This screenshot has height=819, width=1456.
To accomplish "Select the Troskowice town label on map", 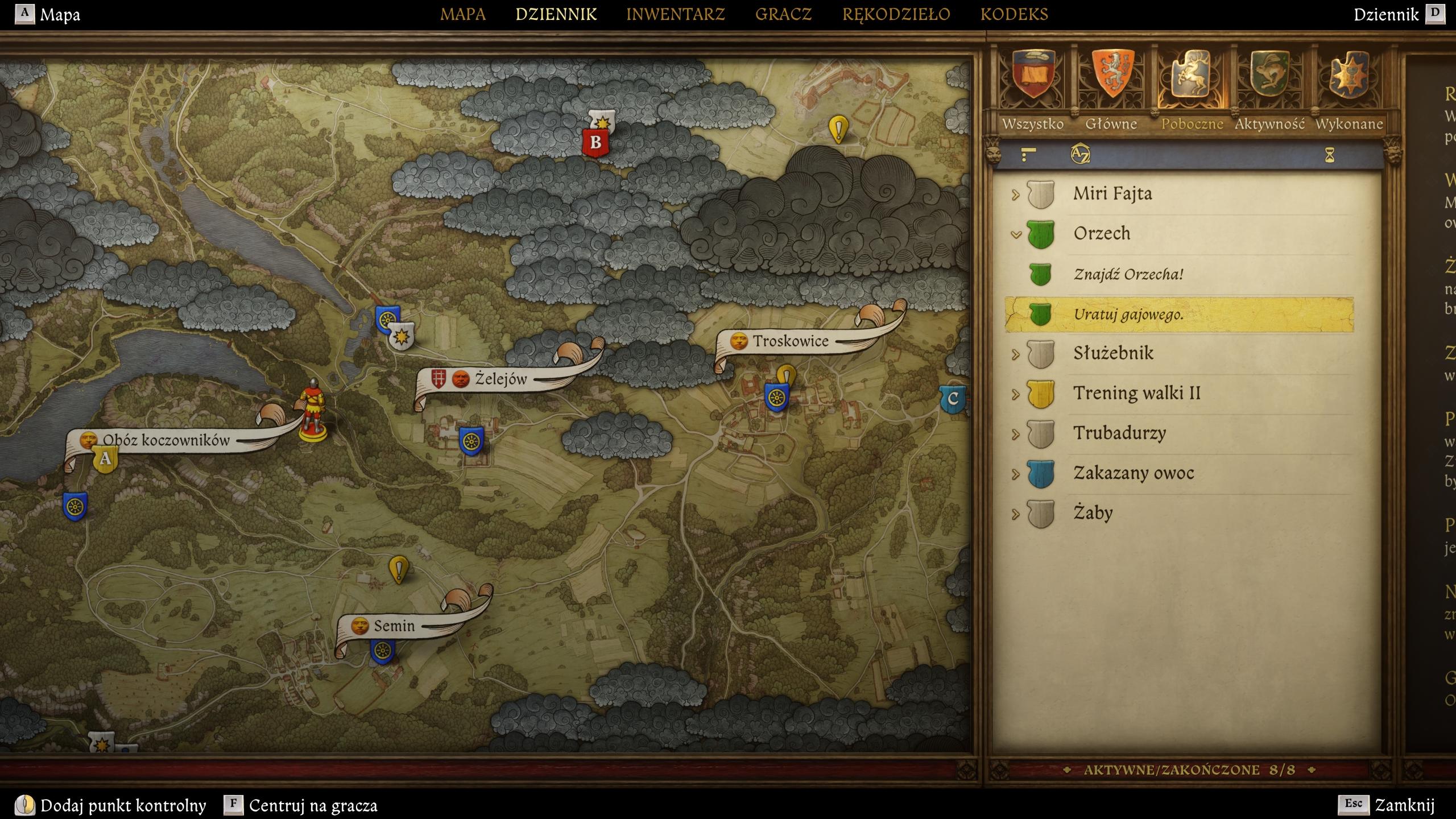I will pos(790,341).
